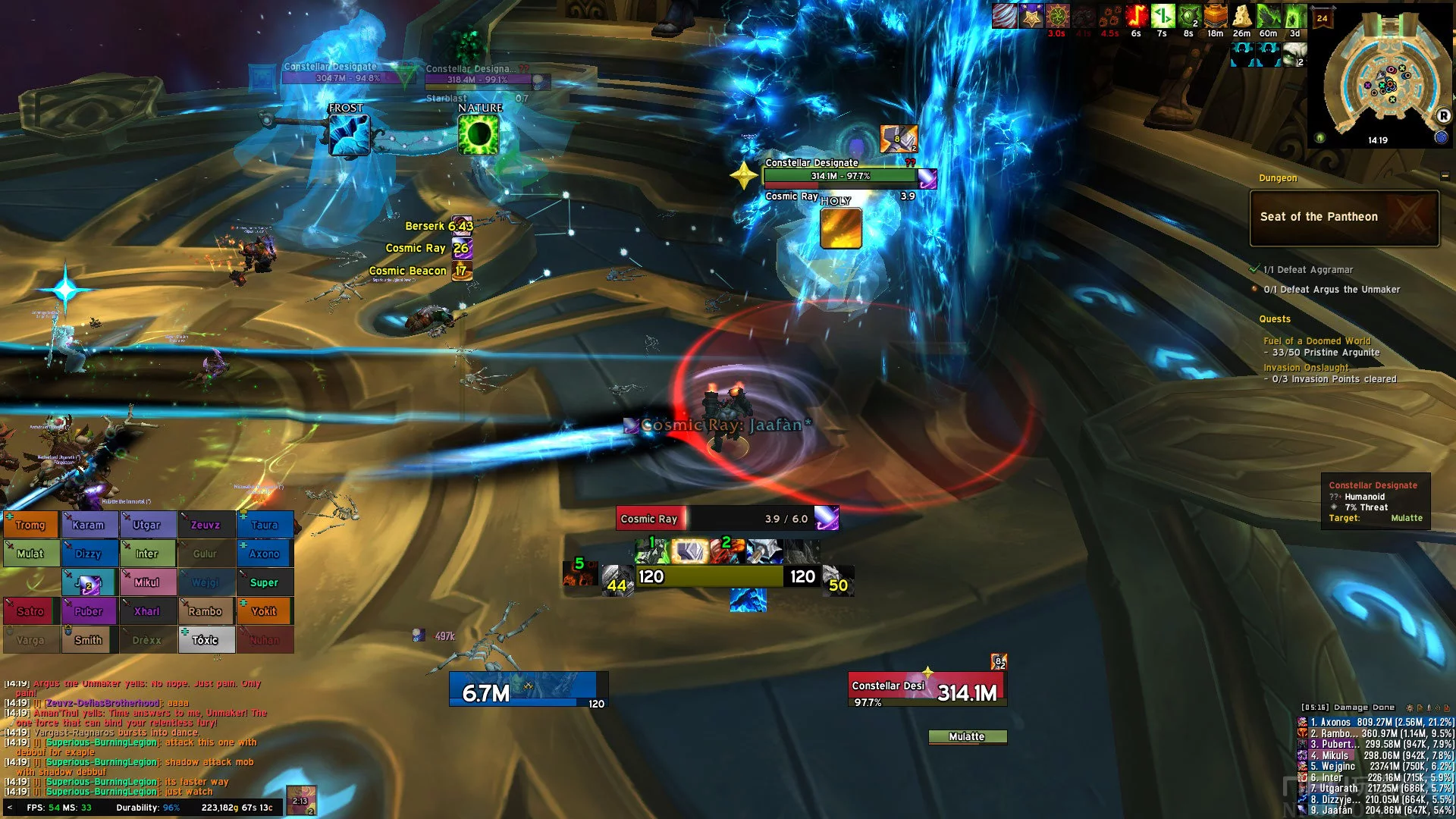The width and height of the screenshot is (1456, 819).
Task: Select Axonos row in damage meter
Action: coord(1376,723)
